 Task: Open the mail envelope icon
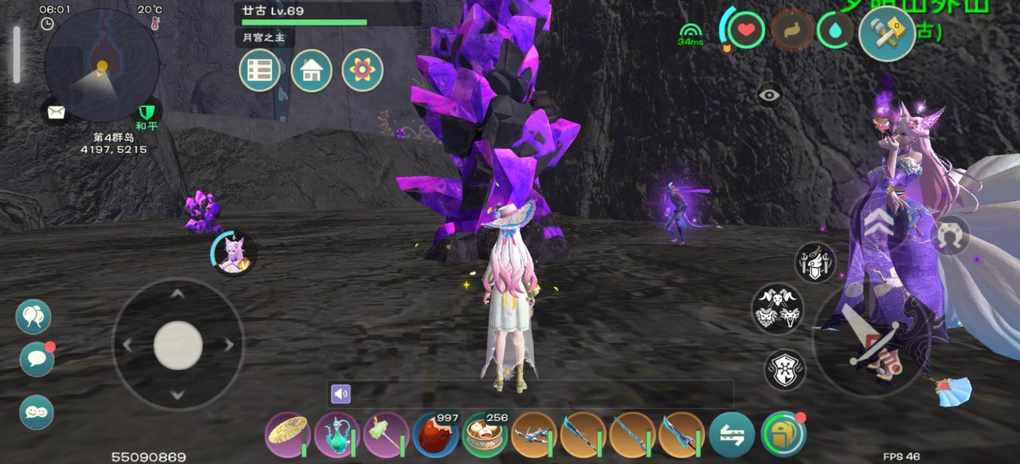[x=56, y=112]
